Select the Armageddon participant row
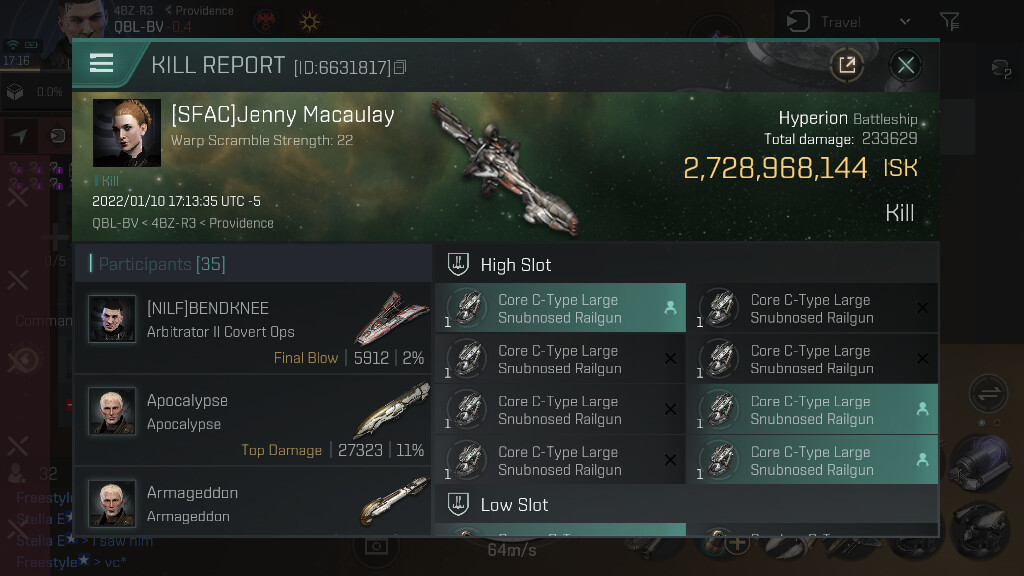Screen dimensions: 1024x576 coord(252,503)
